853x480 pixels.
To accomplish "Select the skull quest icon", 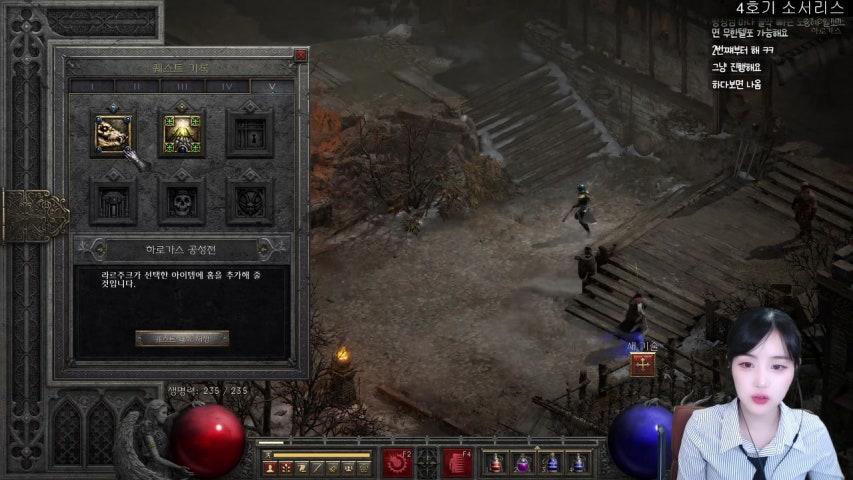I will (182, 201).
